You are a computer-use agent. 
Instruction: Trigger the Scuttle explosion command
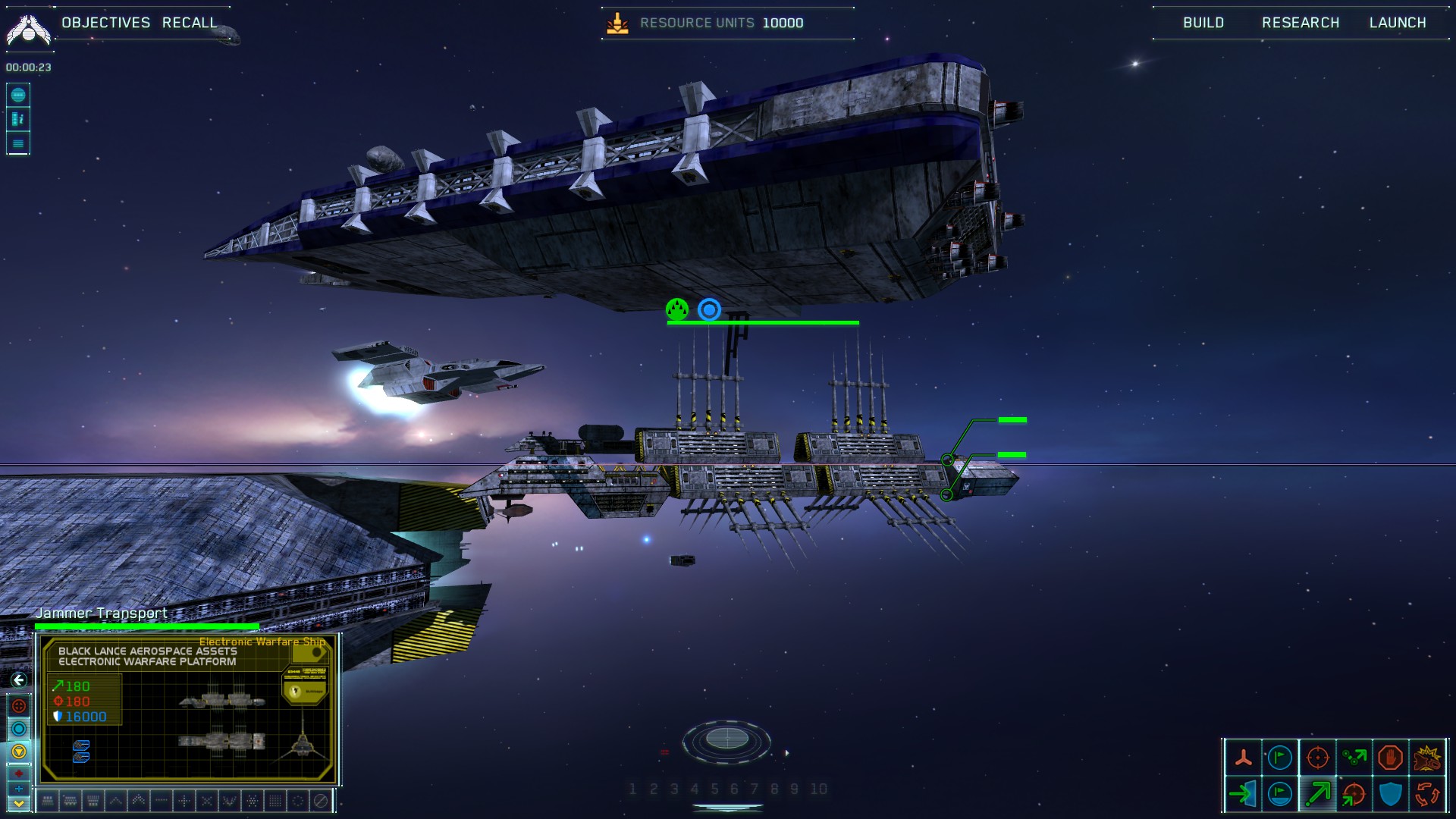1427,758
